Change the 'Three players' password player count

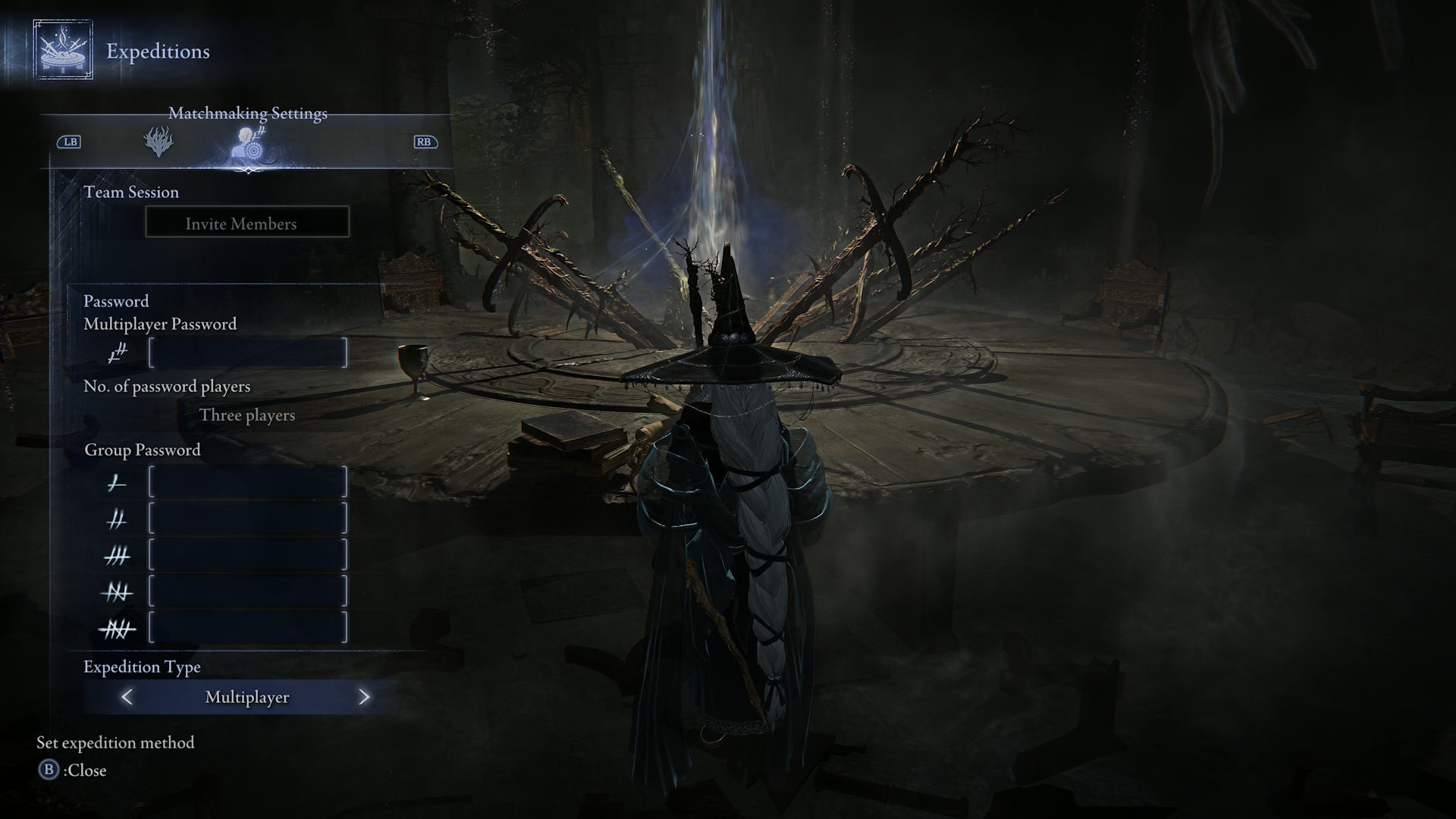pos(247,416)
